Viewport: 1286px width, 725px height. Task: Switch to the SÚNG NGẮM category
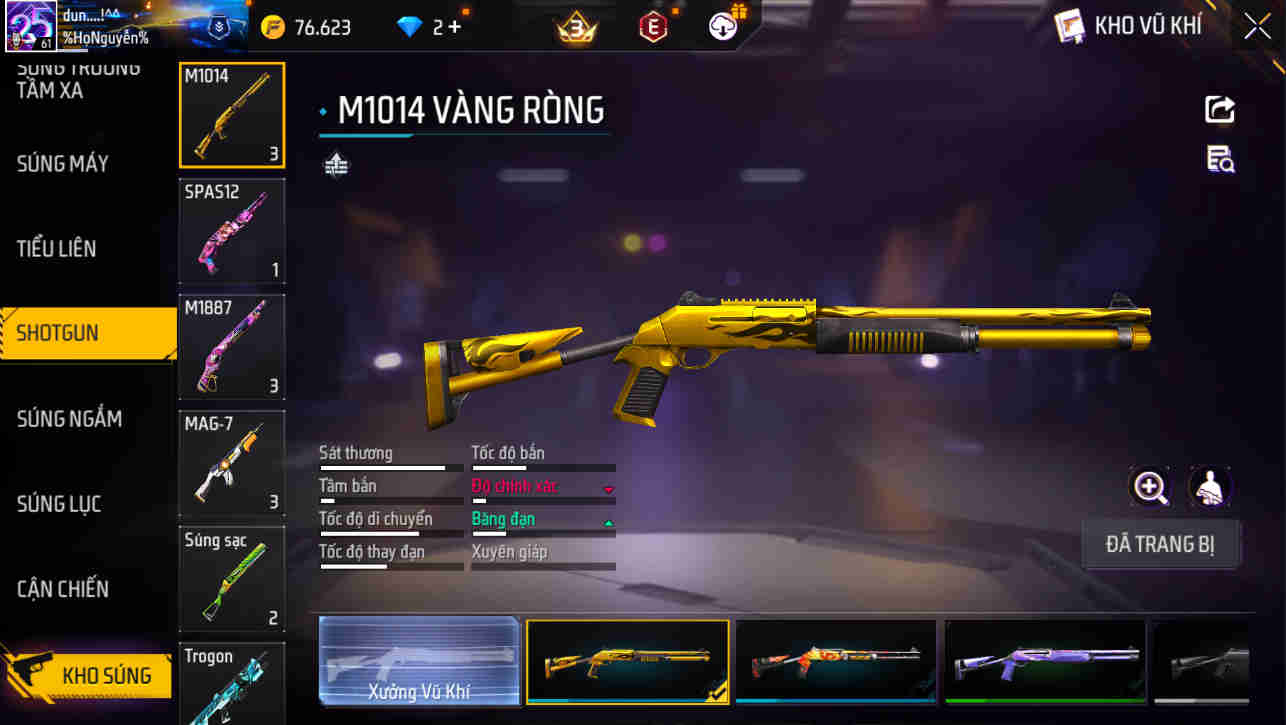tap(70, 419)
